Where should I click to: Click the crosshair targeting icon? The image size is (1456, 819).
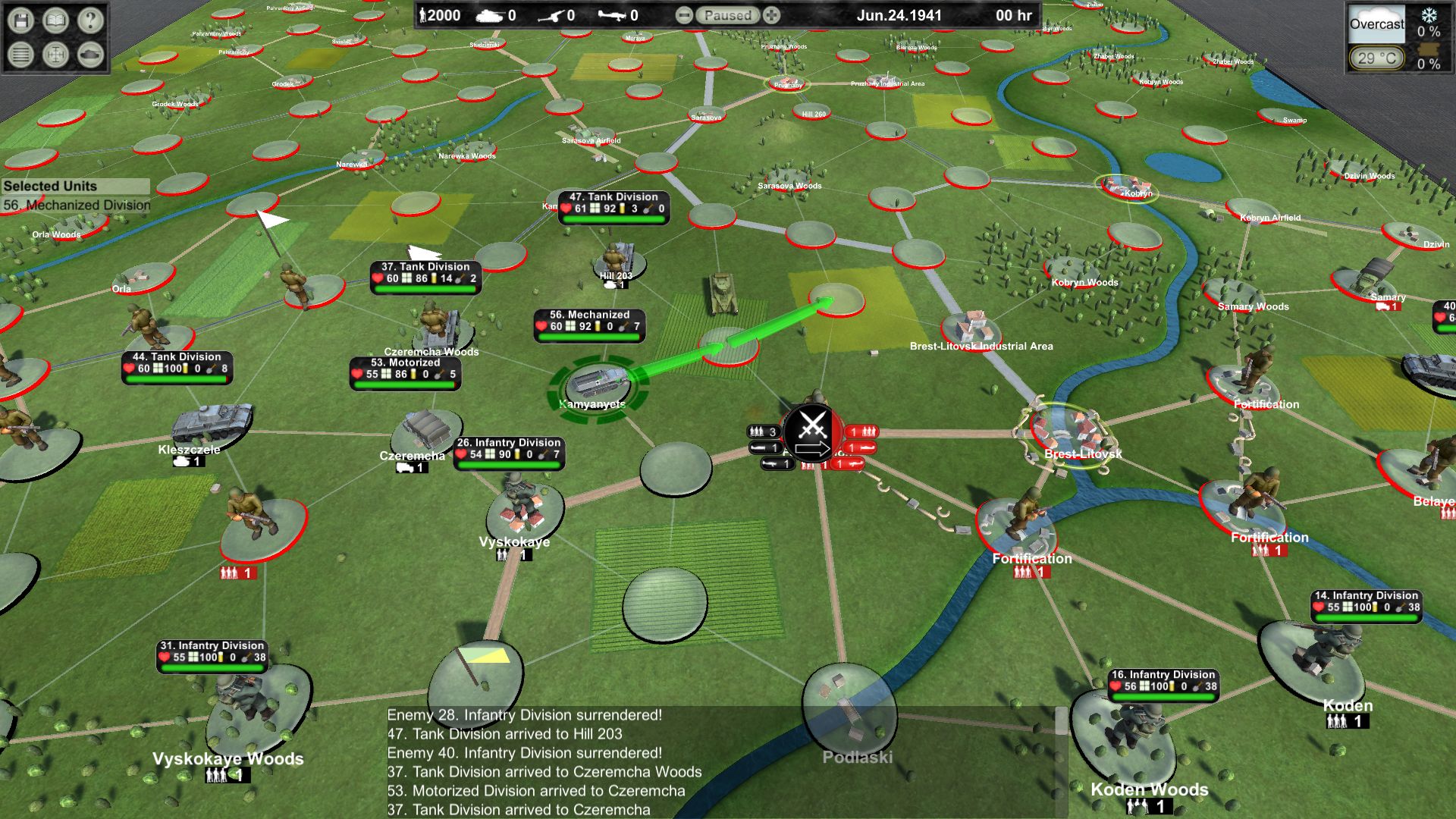(x=55, y=55)
